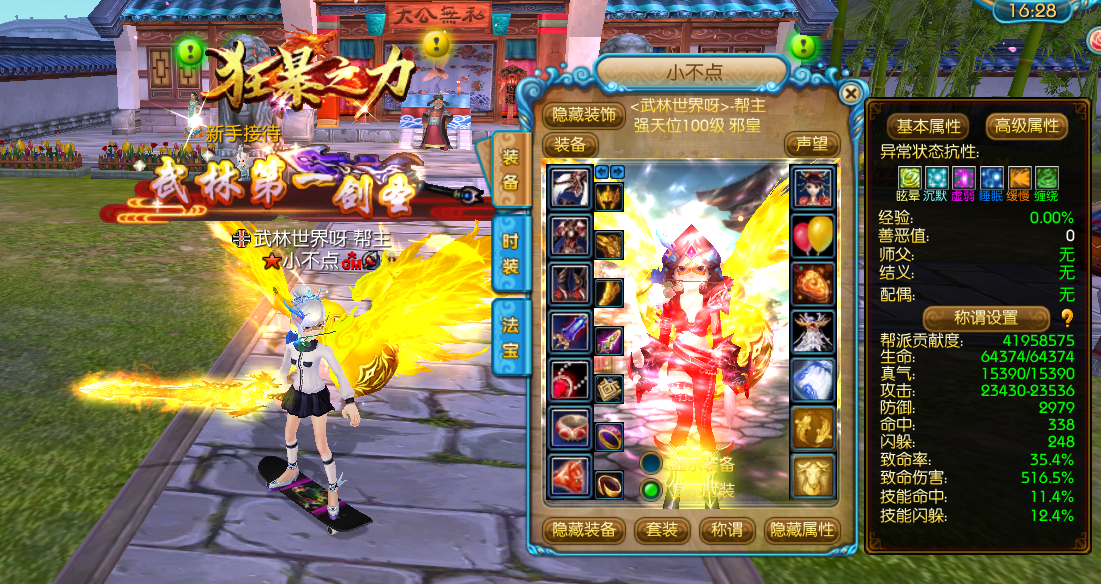Open the 套装 set view
This screenshot has width=1101, height=584.
click(664, 530)
